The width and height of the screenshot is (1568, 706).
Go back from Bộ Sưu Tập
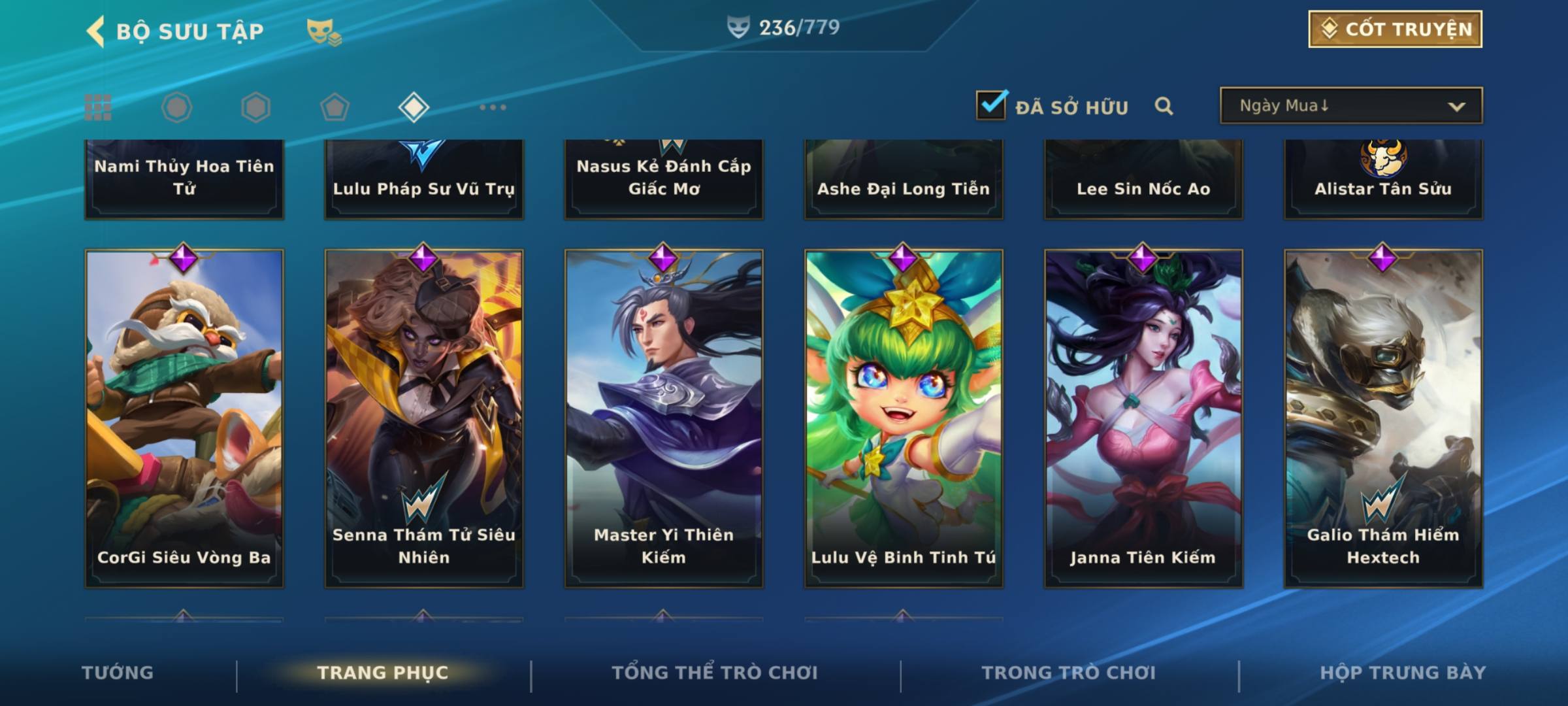tap(96, 31)
